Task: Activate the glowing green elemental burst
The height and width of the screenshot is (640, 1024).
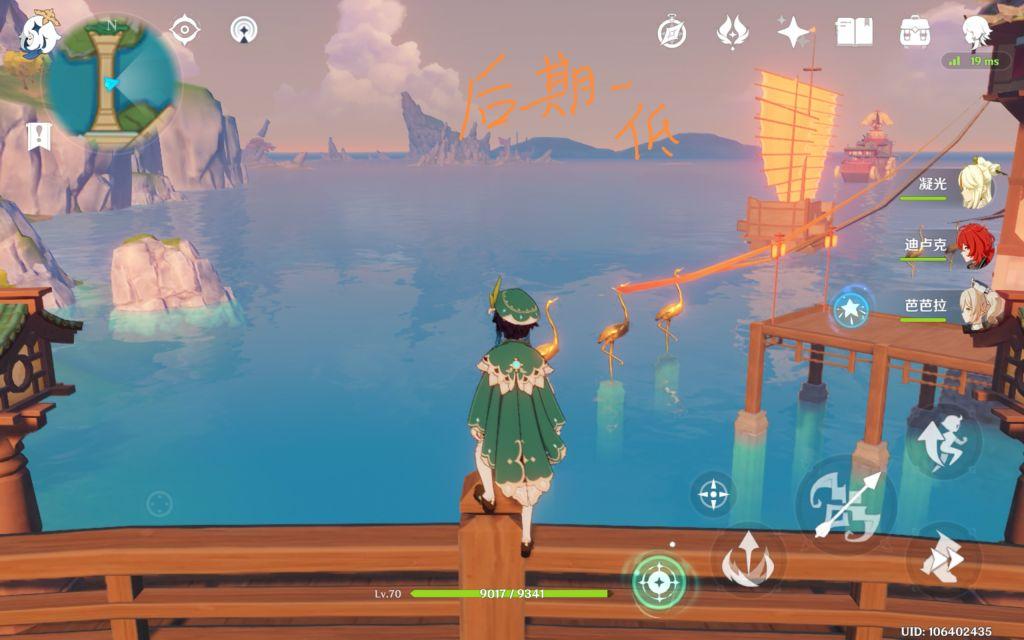Action: [x=659, y=580]
